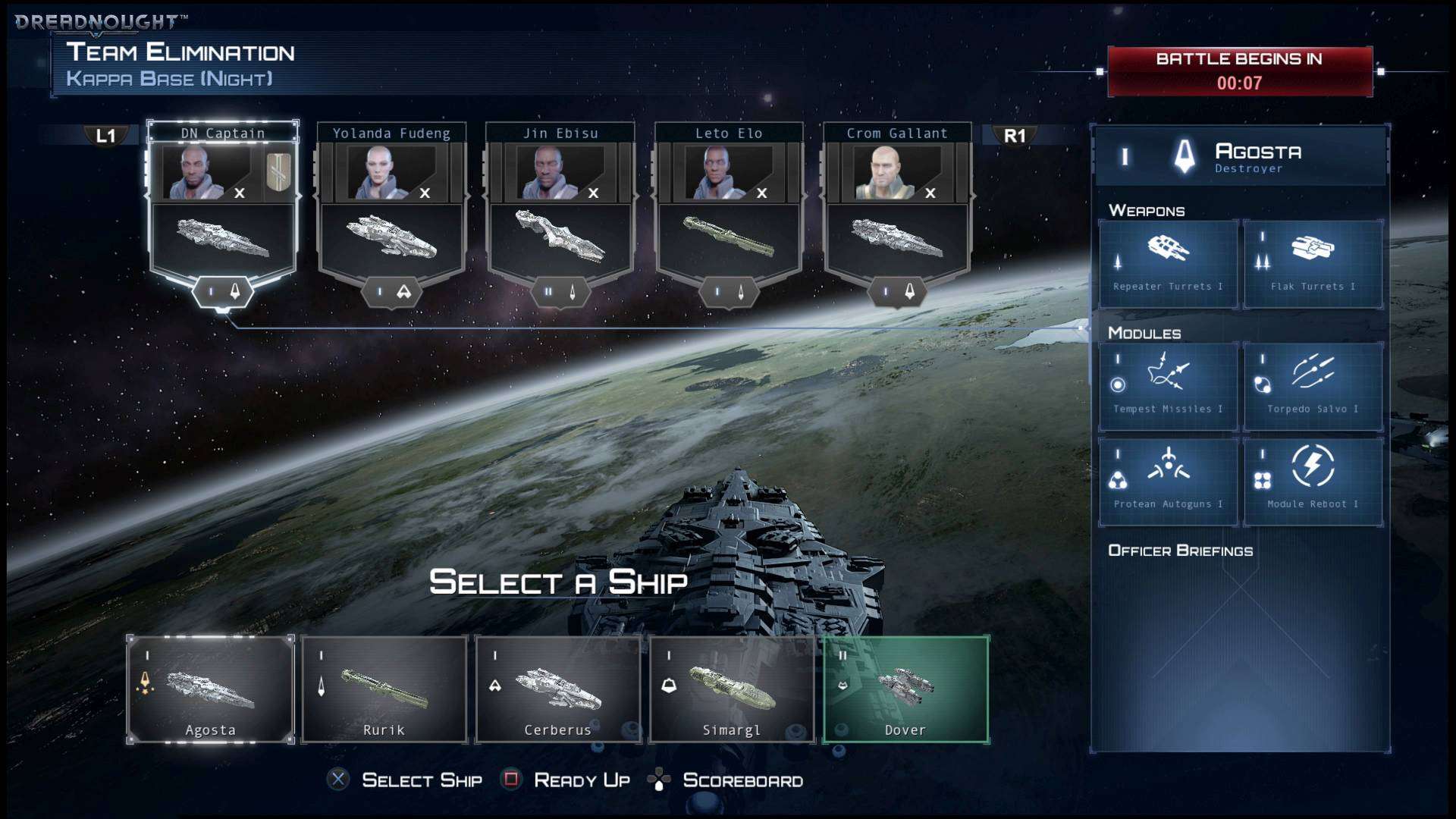View the Module Reboot I module

click(x=1313, y=482)
